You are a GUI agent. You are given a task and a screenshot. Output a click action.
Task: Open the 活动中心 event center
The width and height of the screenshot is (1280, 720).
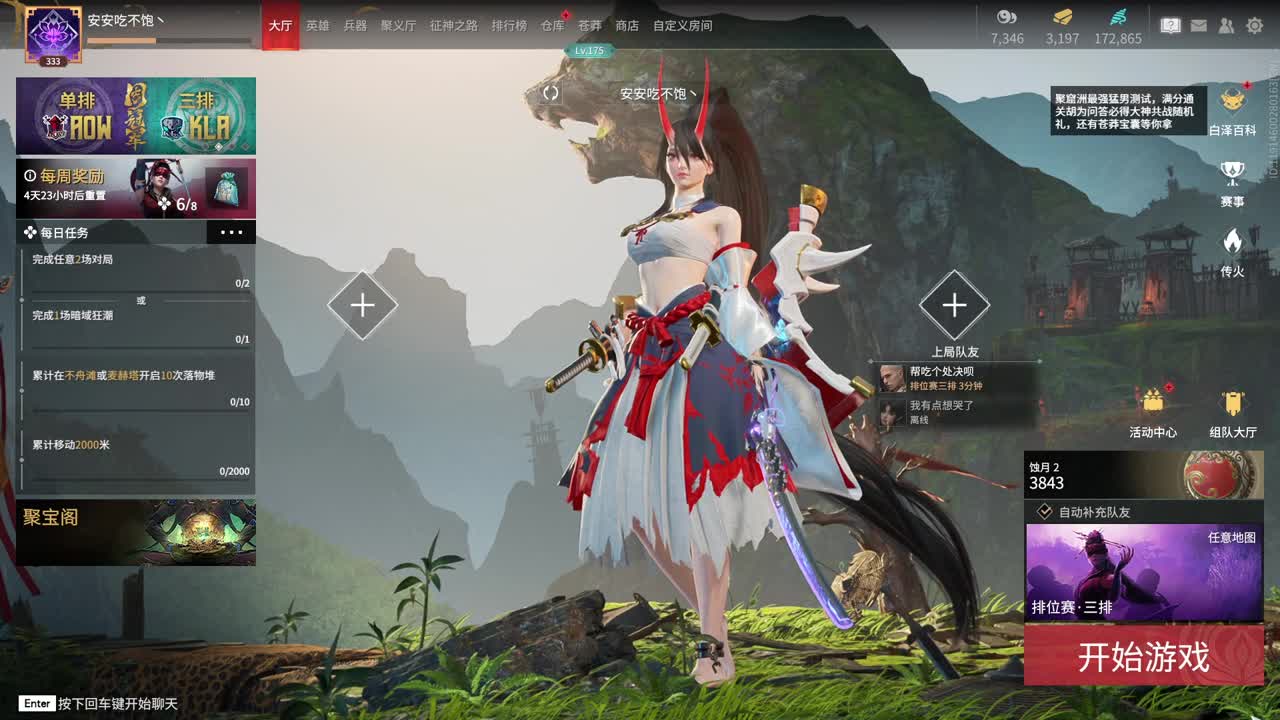pyautogui.click(x=1153, y=412)
